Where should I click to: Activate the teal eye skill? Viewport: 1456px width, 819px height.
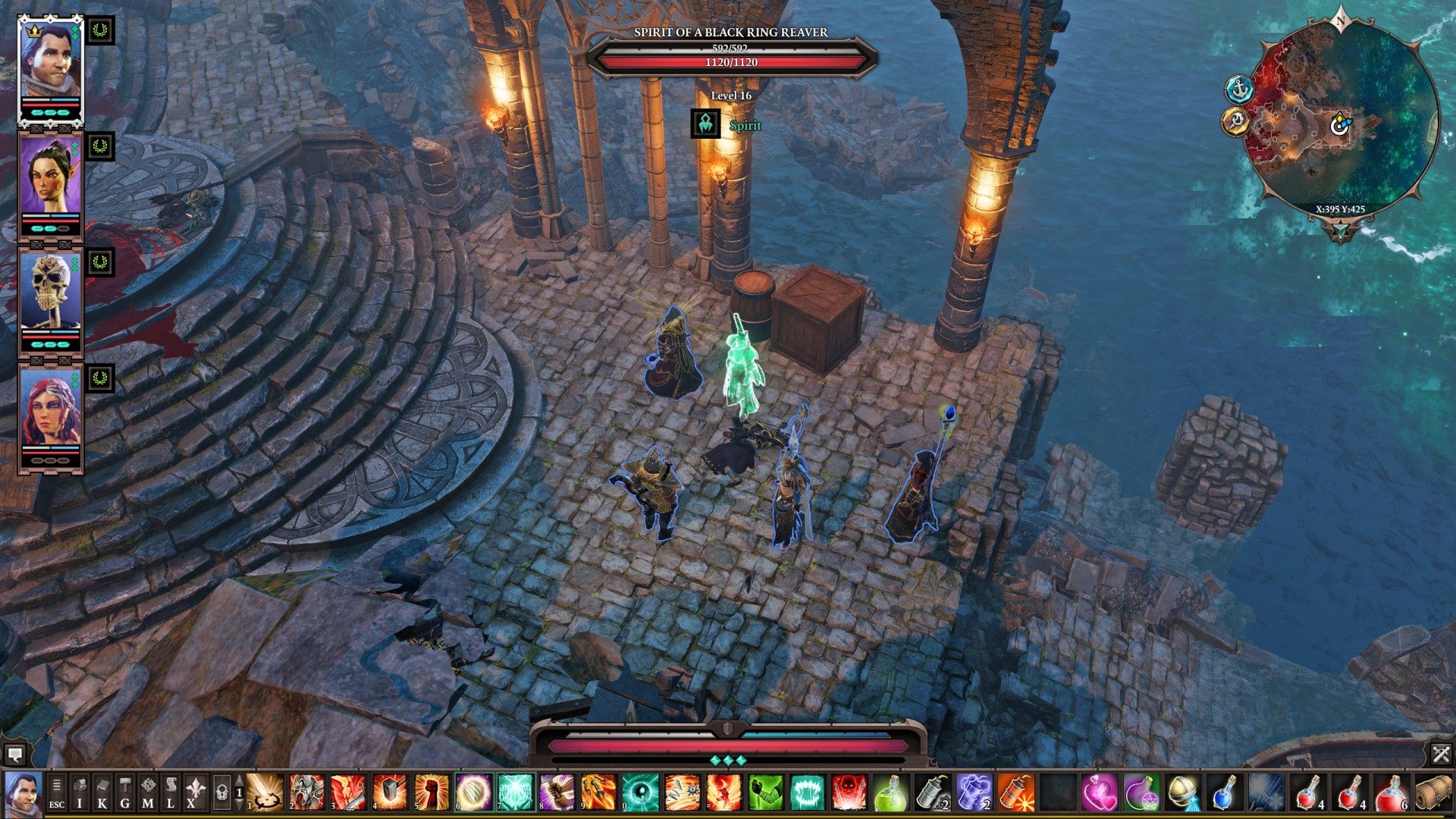pyautogui.click(x=641, y=792)
